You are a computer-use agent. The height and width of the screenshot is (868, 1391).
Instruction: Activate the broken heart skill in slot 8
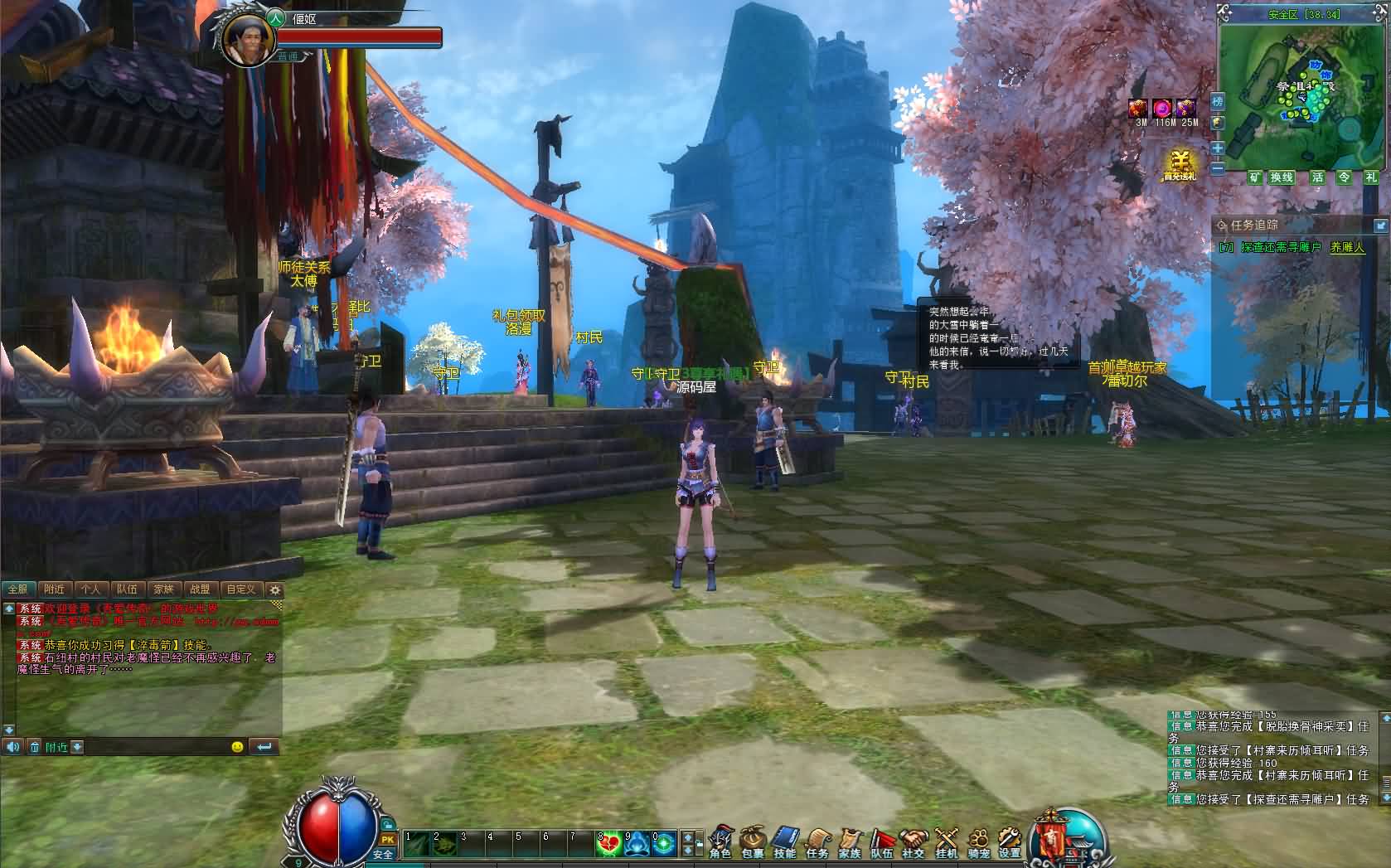pos(609,844)
